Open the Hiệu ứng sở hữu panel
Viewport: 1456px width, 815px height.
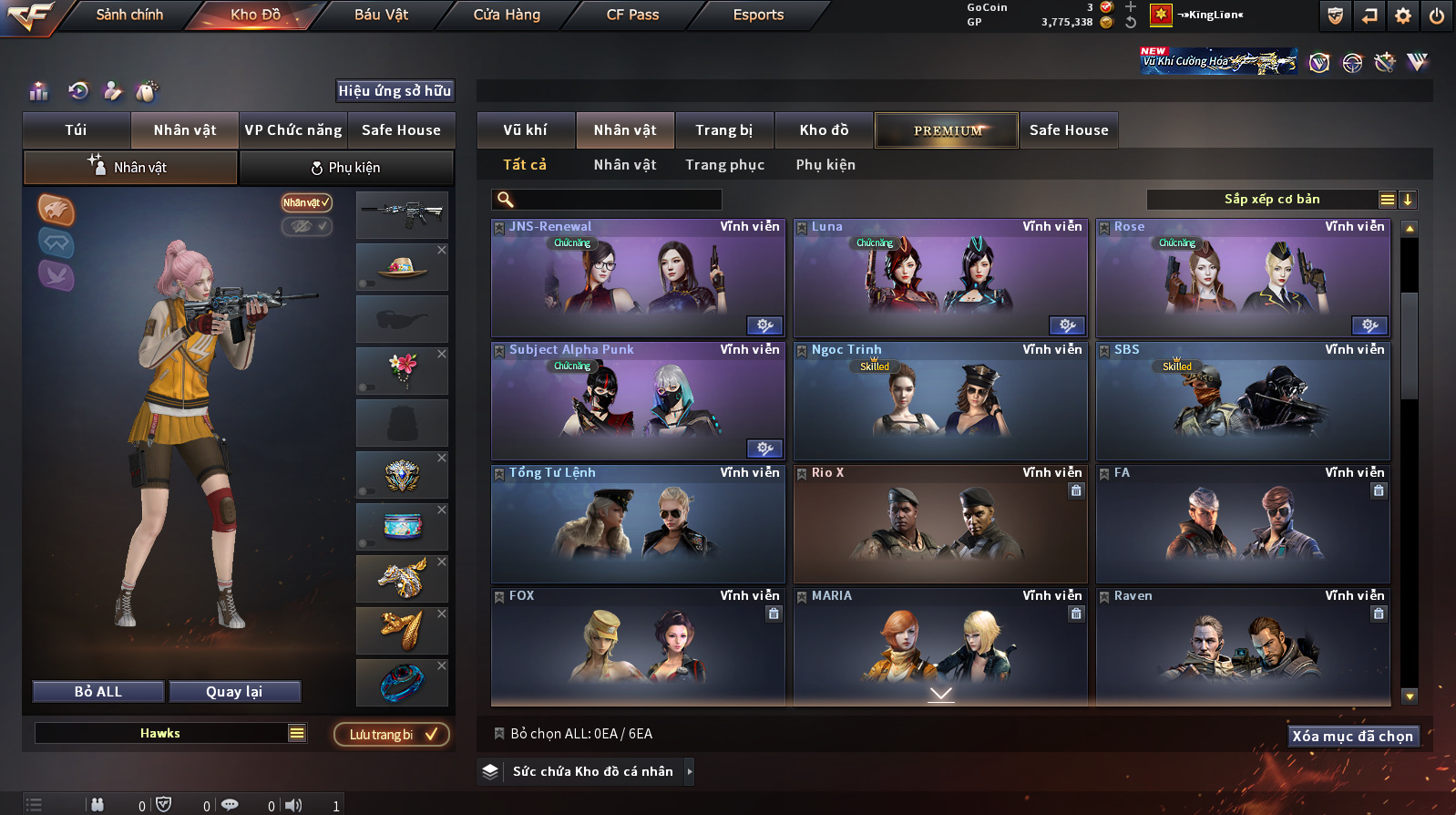[x=395, y=91]
